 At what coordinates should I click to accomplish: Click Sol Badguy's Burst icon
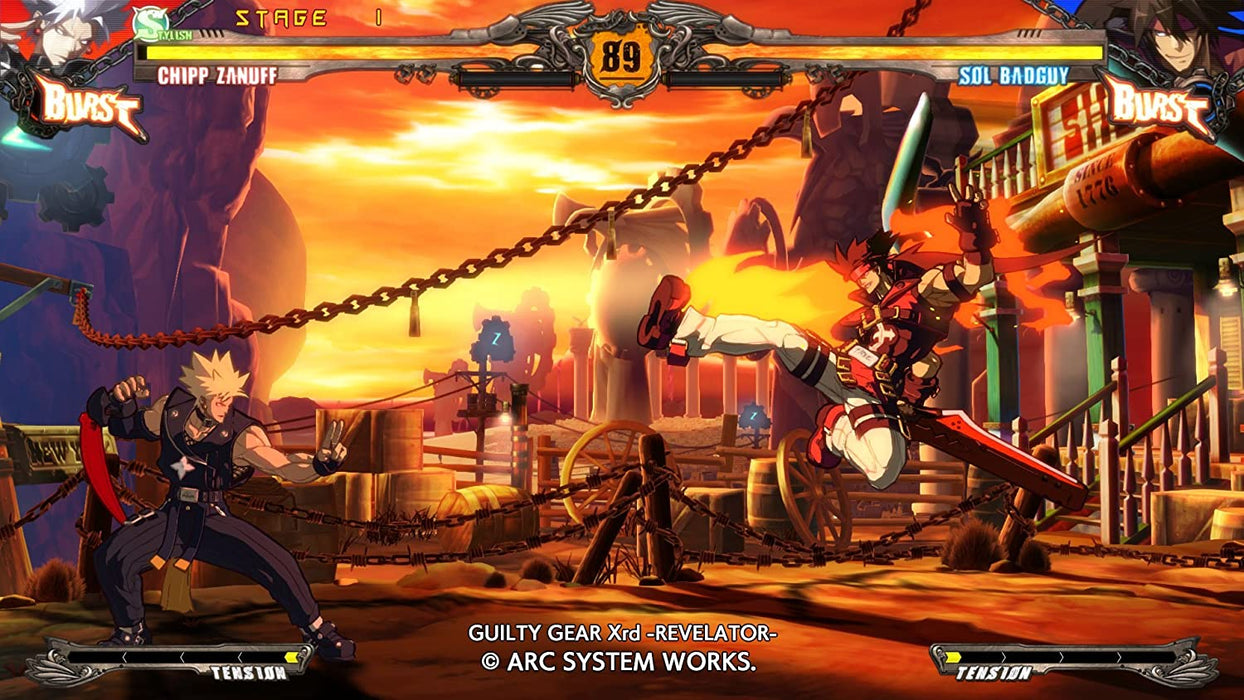[x=1158, y=105]
